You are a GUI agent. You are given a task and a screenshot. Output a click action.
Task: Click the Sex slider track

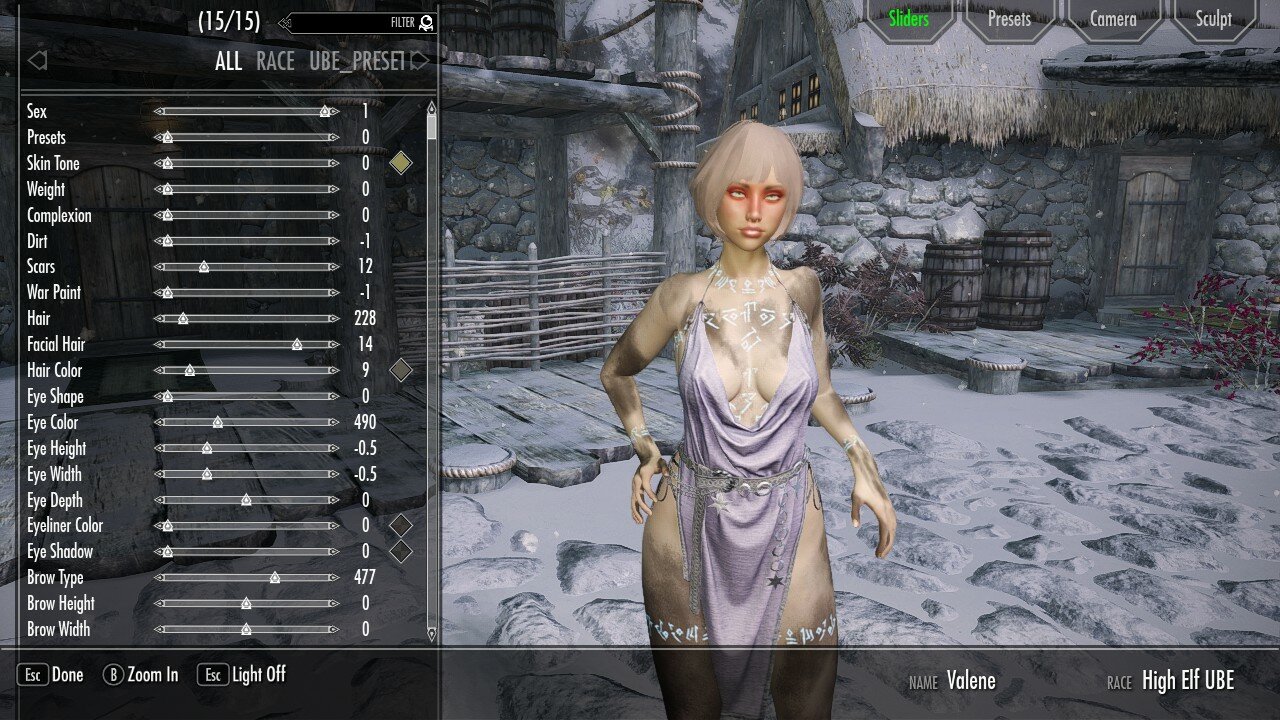(x=246, y=112)
